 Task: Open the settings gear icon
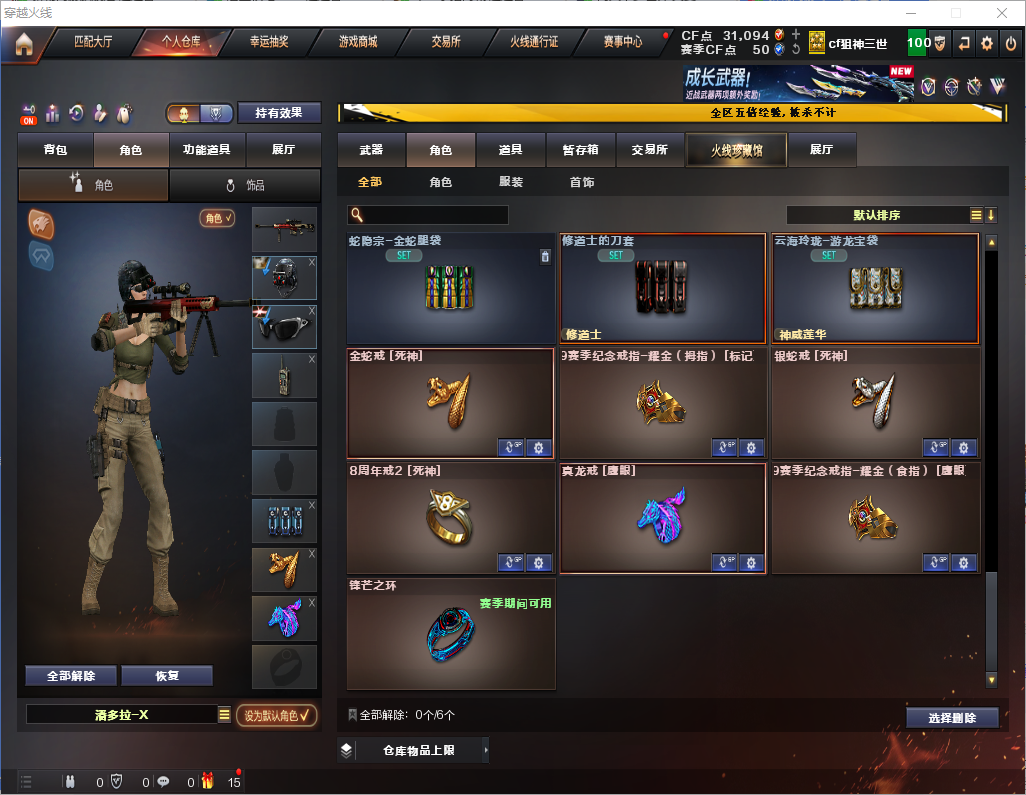click(987, 43)
